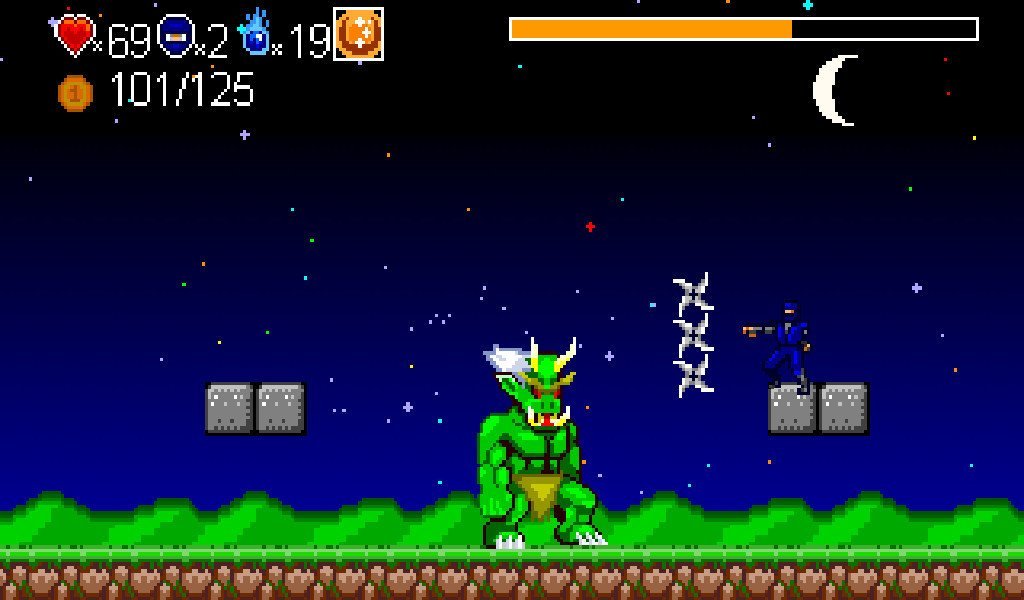Select the framed orange moon item slot
This screenshot has width=1024, height=600.
358,34
